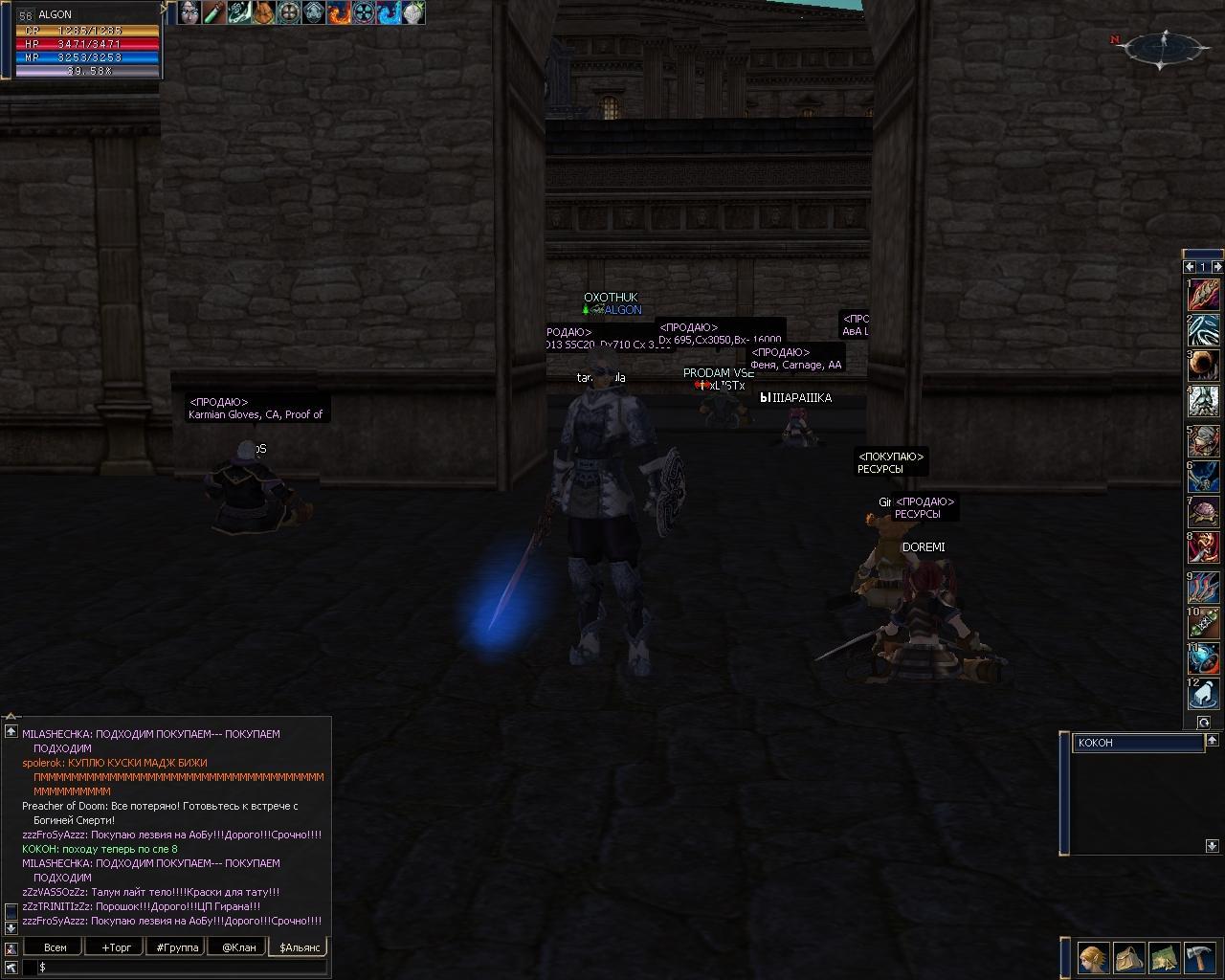Screen dimensions: 1225x980
Task: Activate the soulshot item in slot 10
Action: 1204,622
